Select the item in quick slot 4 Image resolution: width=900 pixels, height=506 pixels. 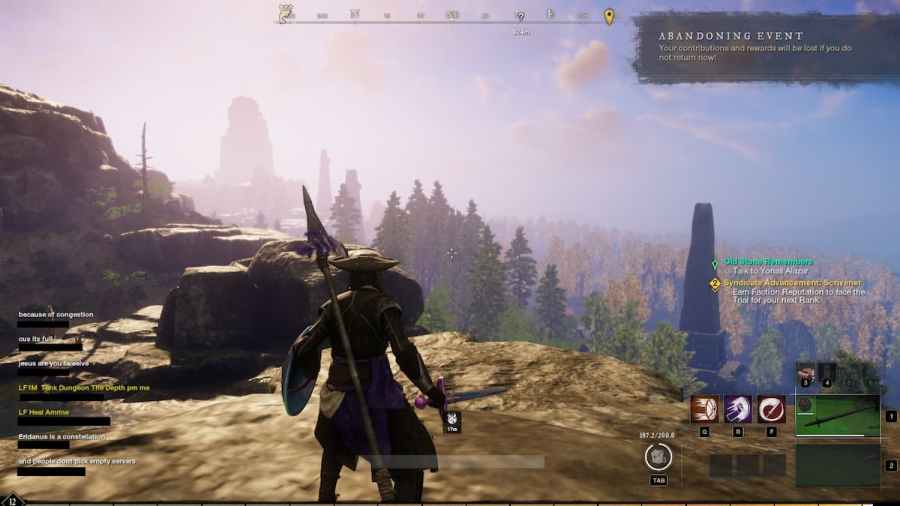[x=827, y=373]
